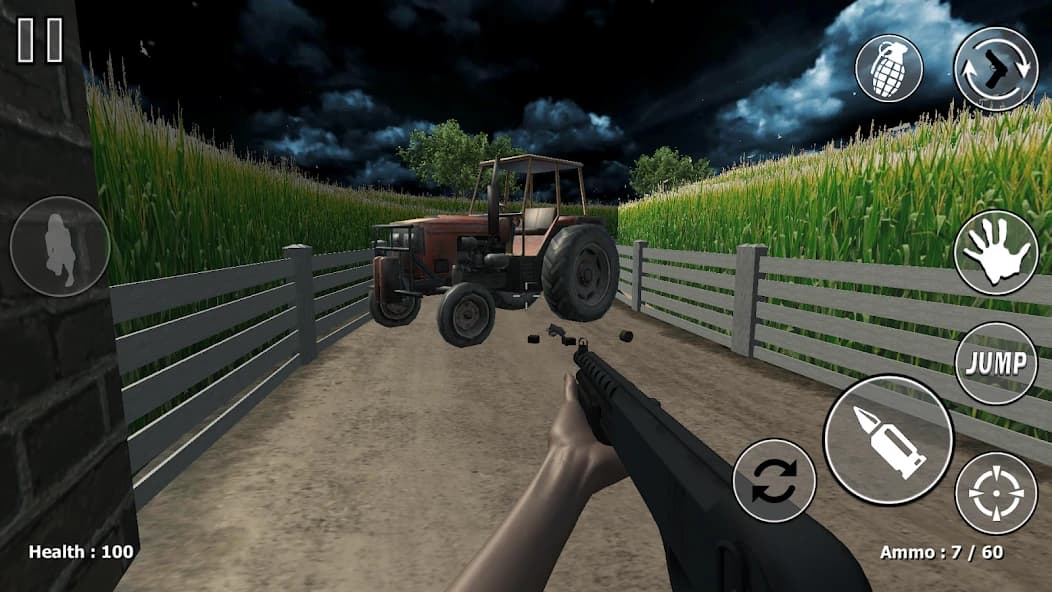Switch weapon with the pistol swap icon

click(995, 68)
